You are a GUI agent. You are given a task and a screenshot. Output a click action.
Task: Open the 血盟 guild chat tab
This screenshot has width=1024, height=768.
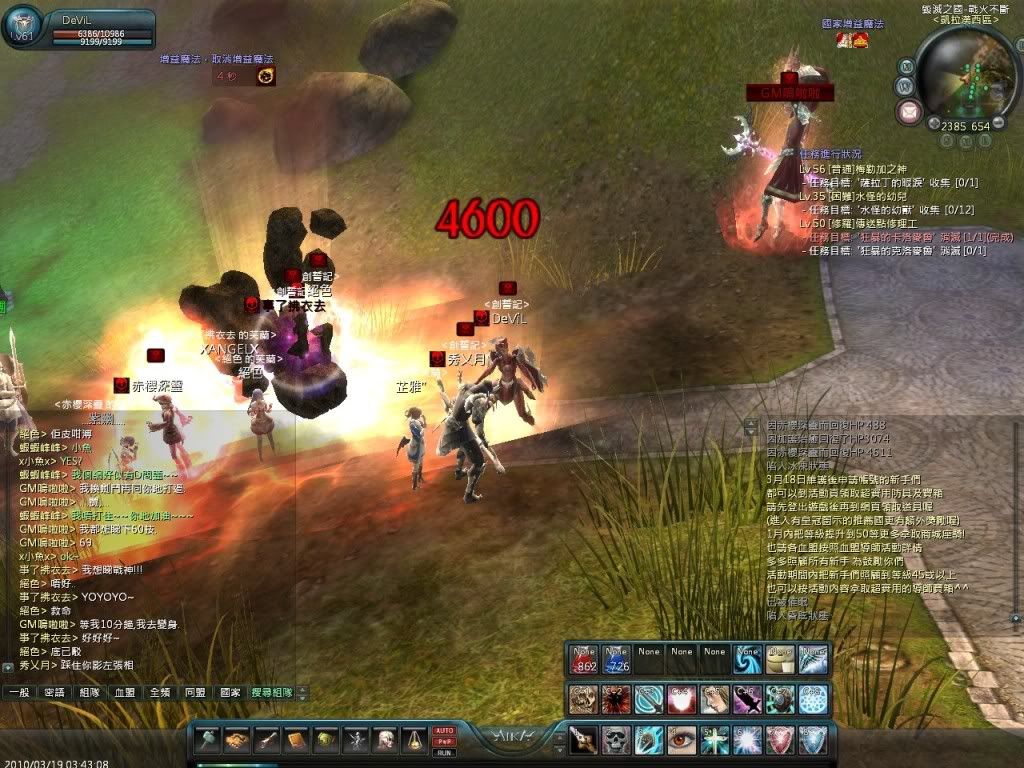(124, 692)
